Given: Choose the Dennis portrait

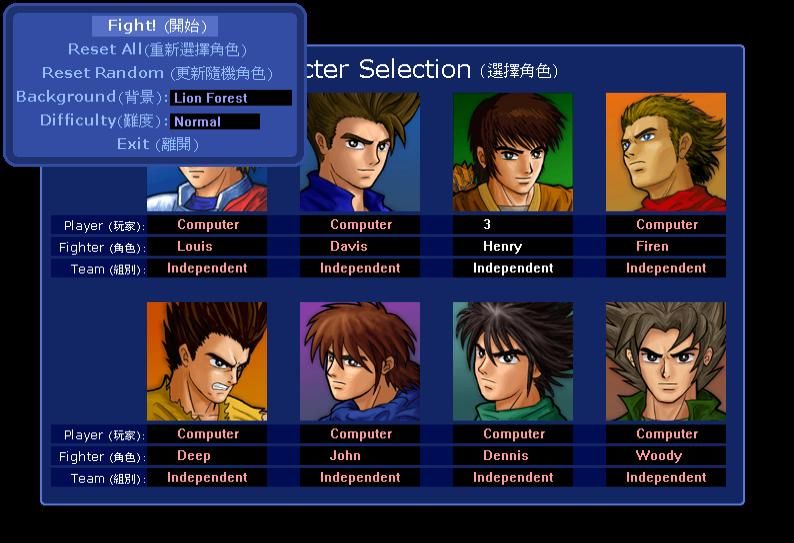Looking at the screenshot, I should click(512, 361).
